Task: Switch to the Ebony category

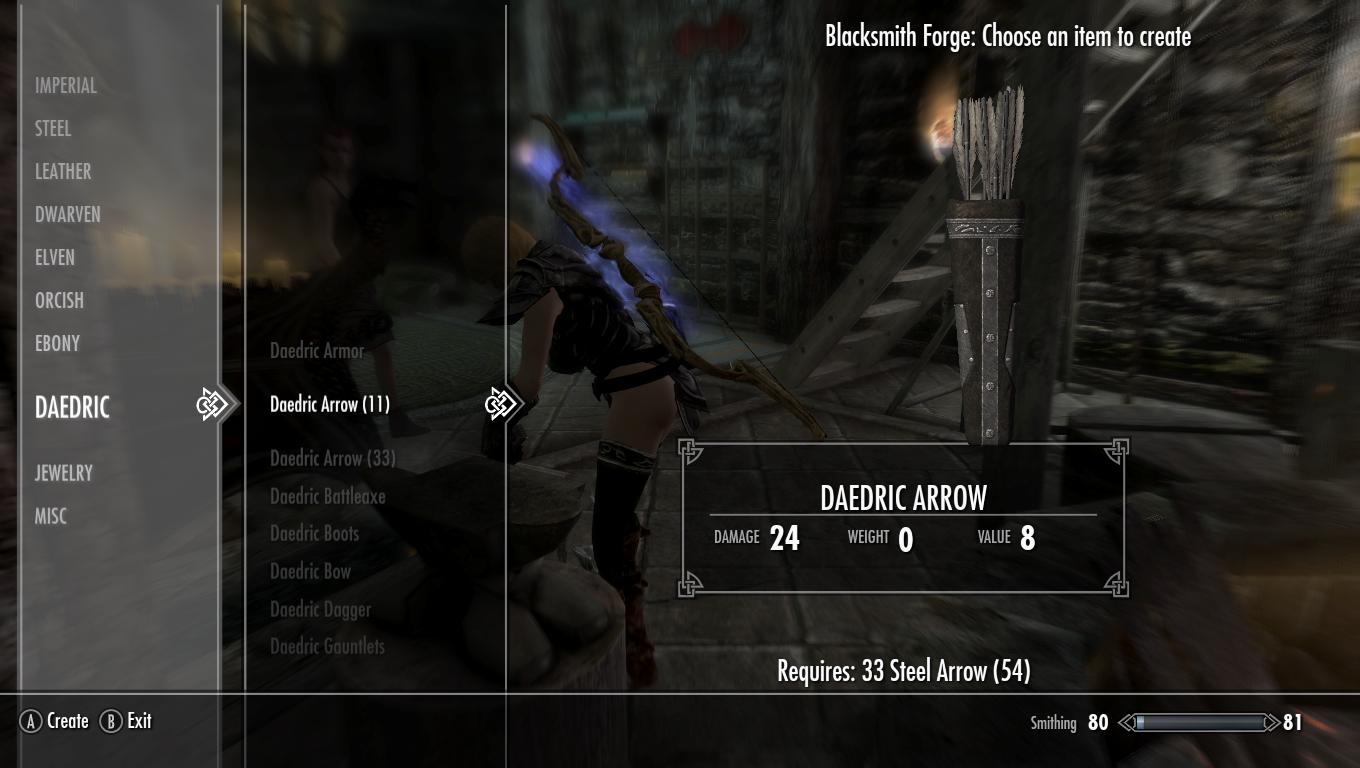Action: point(57,344)
